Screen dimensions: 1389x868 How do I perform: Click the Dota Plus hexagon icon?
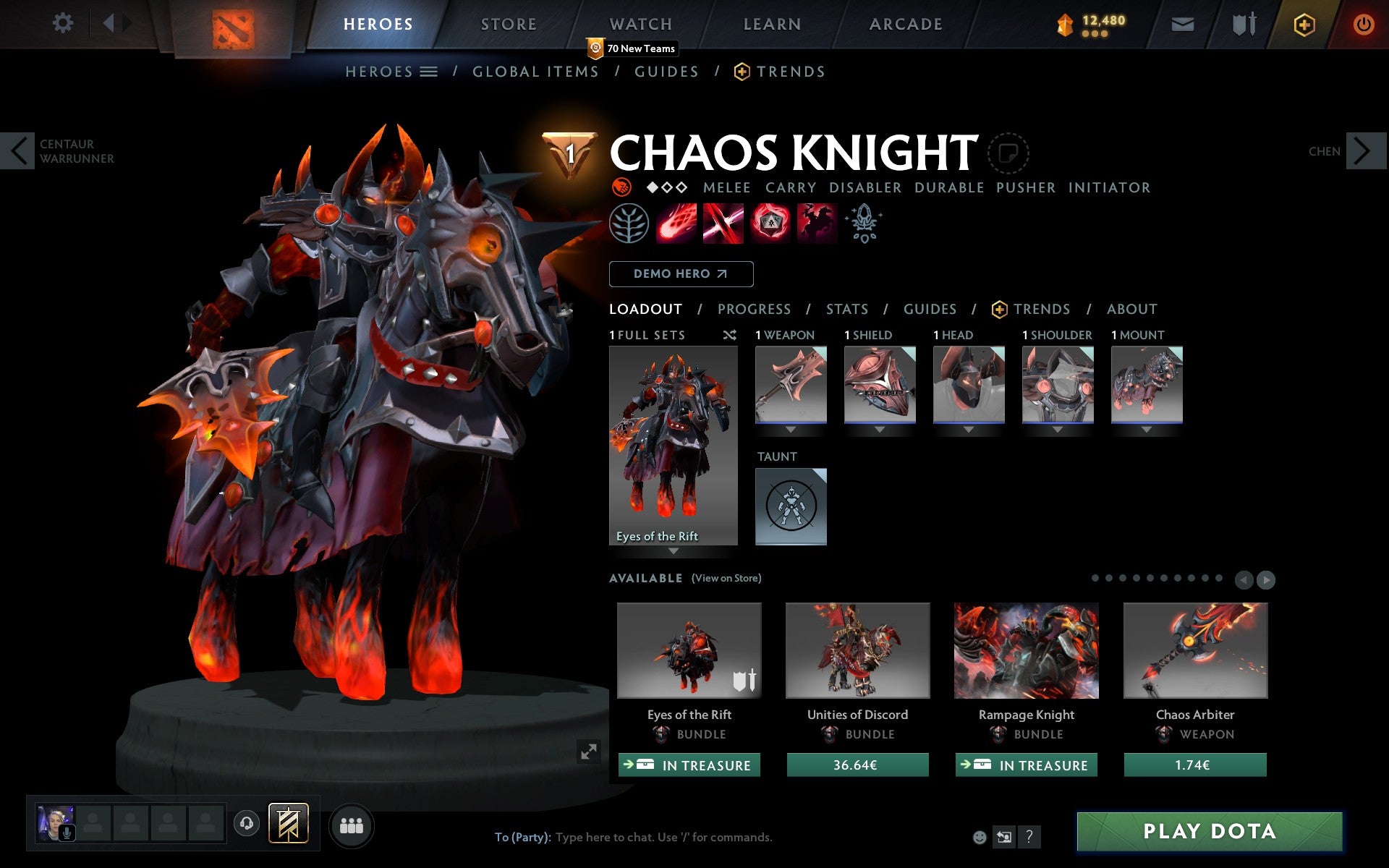pyautogui.click(x=1303, y=23)
